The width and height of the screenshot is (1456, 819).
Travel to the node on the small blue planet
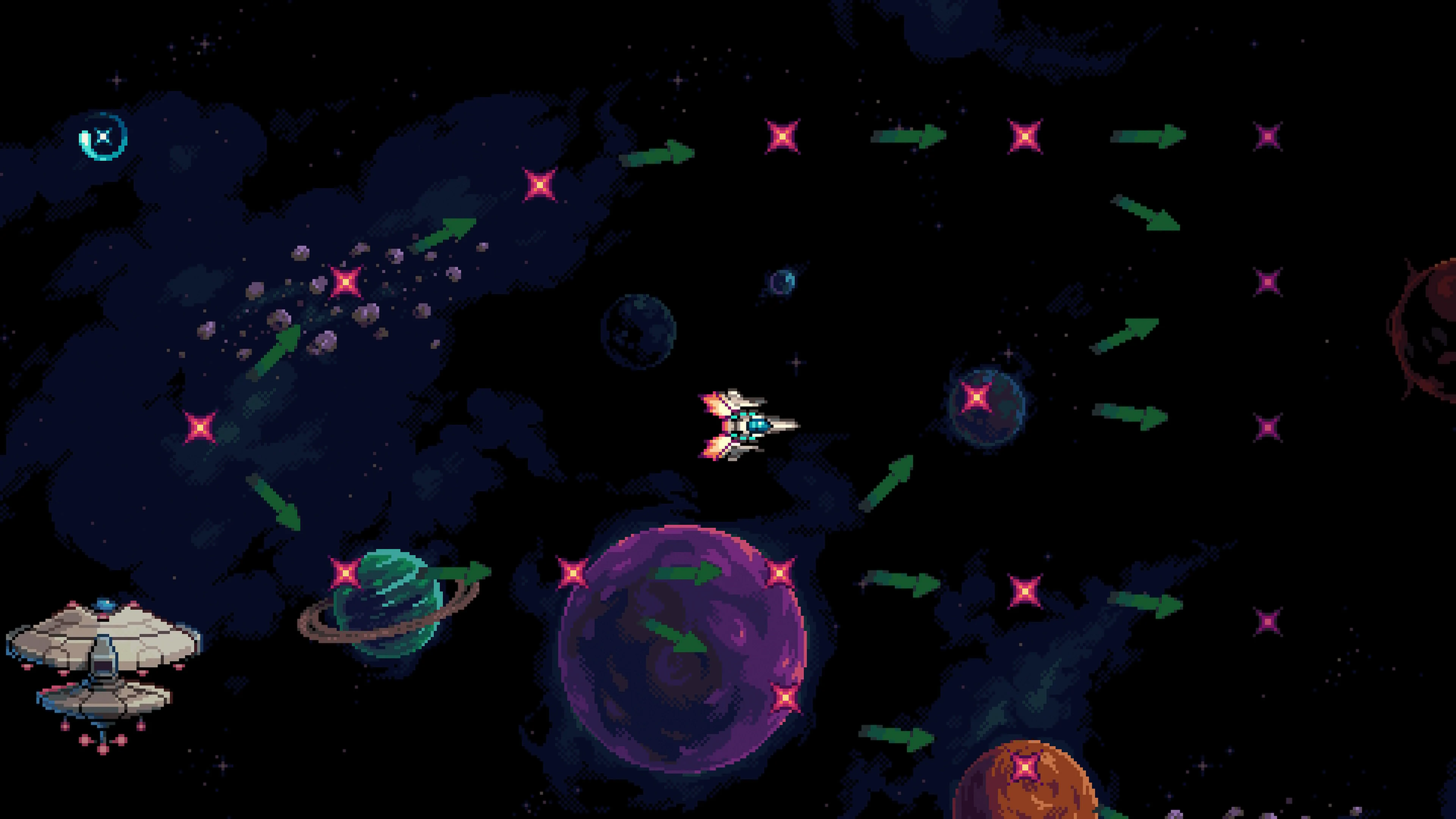point(976,397)
